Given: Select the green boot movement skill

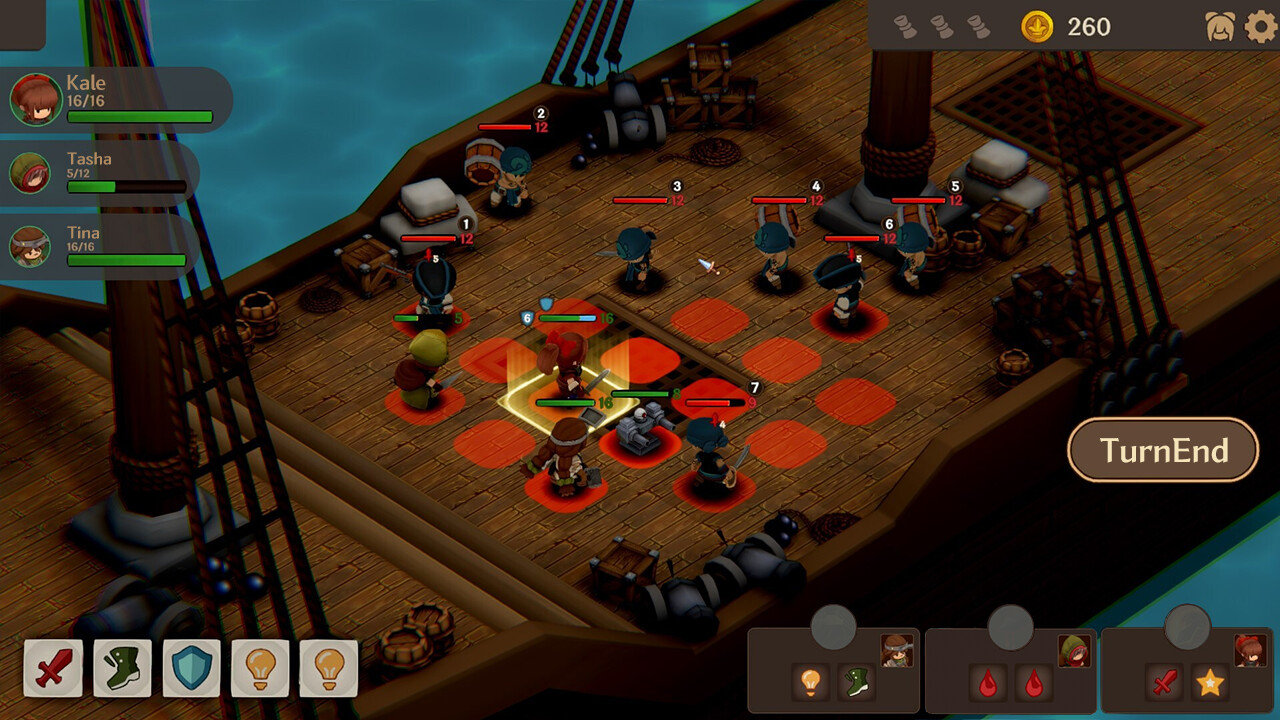Looking at the screenshot, I should [122, 668].
